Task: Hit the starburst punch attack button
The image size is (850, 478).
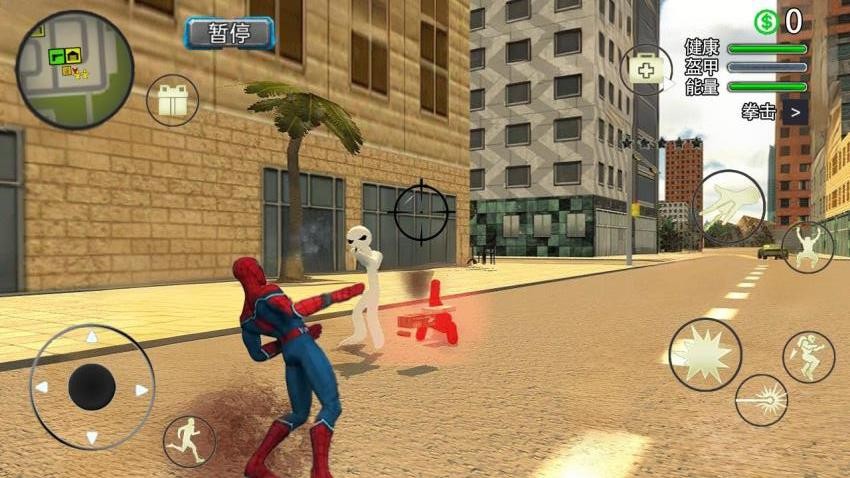Action: 705,354
